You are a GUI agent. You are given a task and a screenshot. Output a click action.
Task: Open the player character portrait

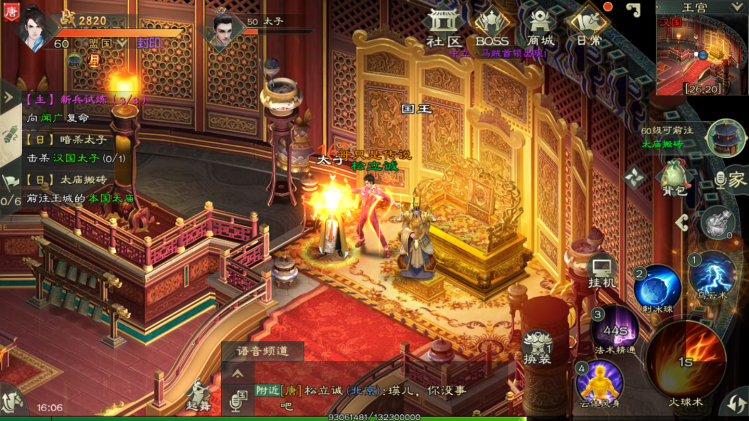coord(32,27)
